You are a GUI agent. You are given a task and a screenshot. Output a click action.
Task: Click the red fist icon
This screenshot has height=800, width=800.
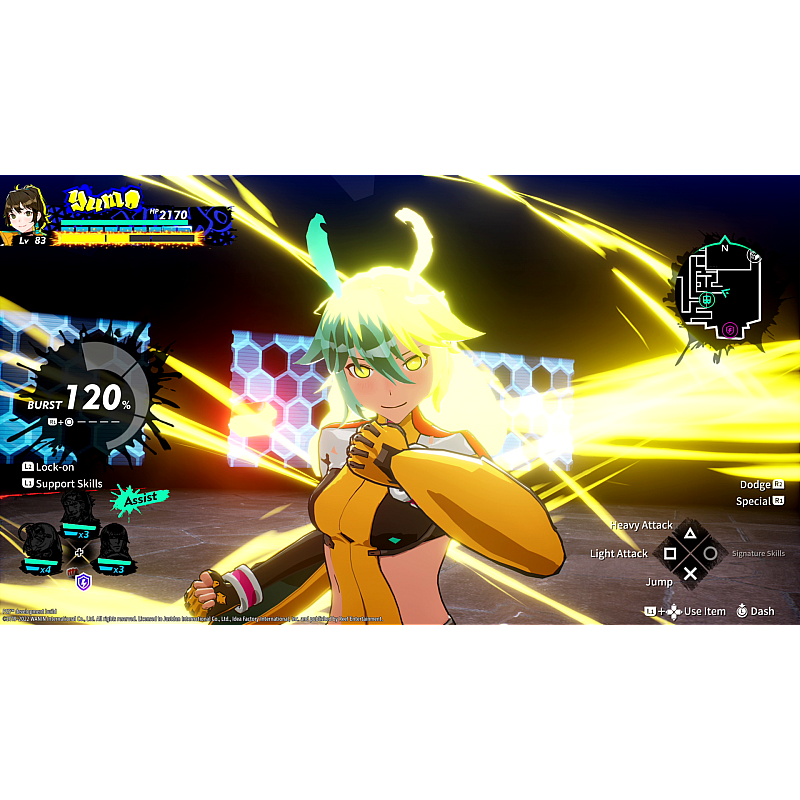(70, 573)
